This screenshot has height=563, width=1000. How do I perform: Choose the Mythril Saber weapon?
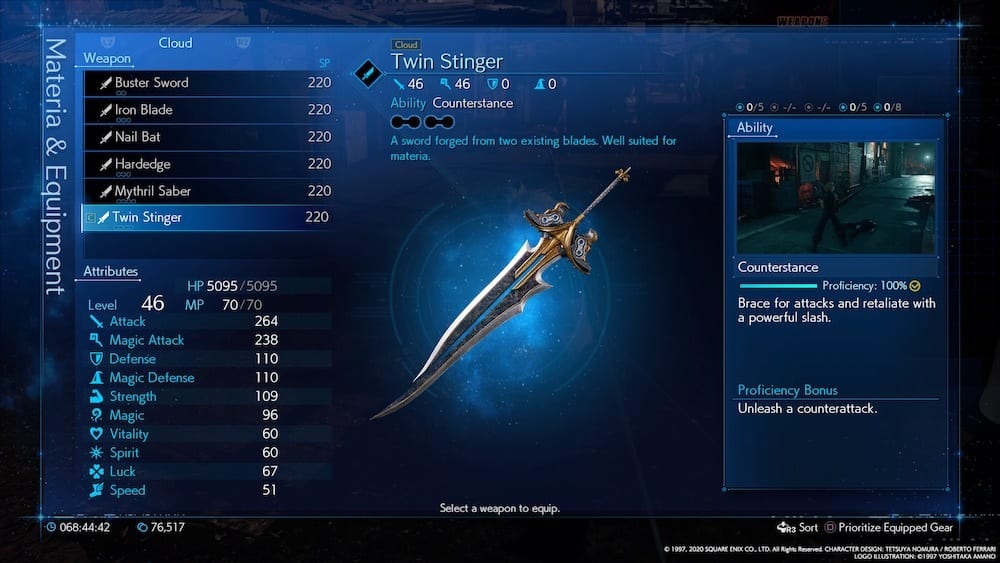tap(206, 192)
